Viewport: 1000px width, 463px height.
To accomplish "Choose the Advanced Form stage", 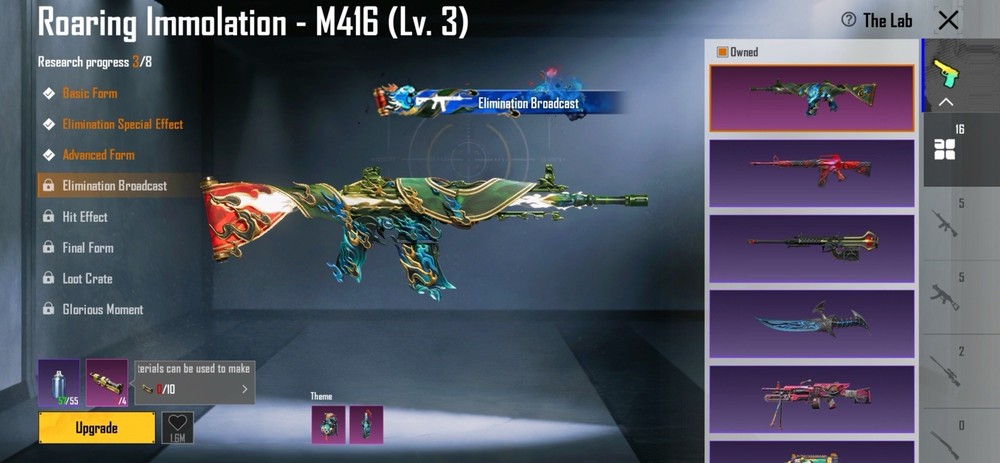I will point(98,155).
